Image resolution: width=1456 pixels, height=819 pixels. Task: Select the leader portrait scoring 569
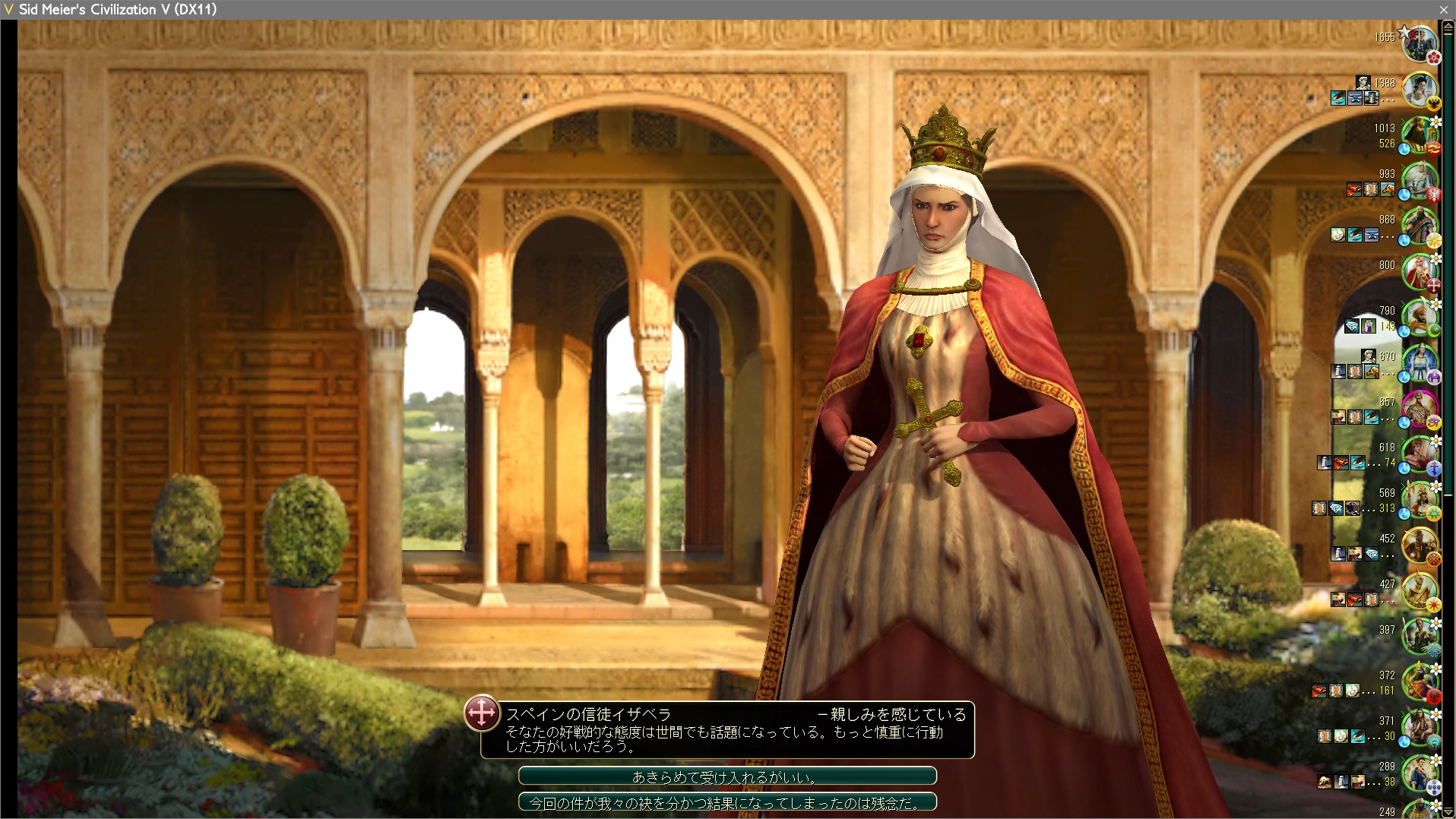(x=1419, y=500)
